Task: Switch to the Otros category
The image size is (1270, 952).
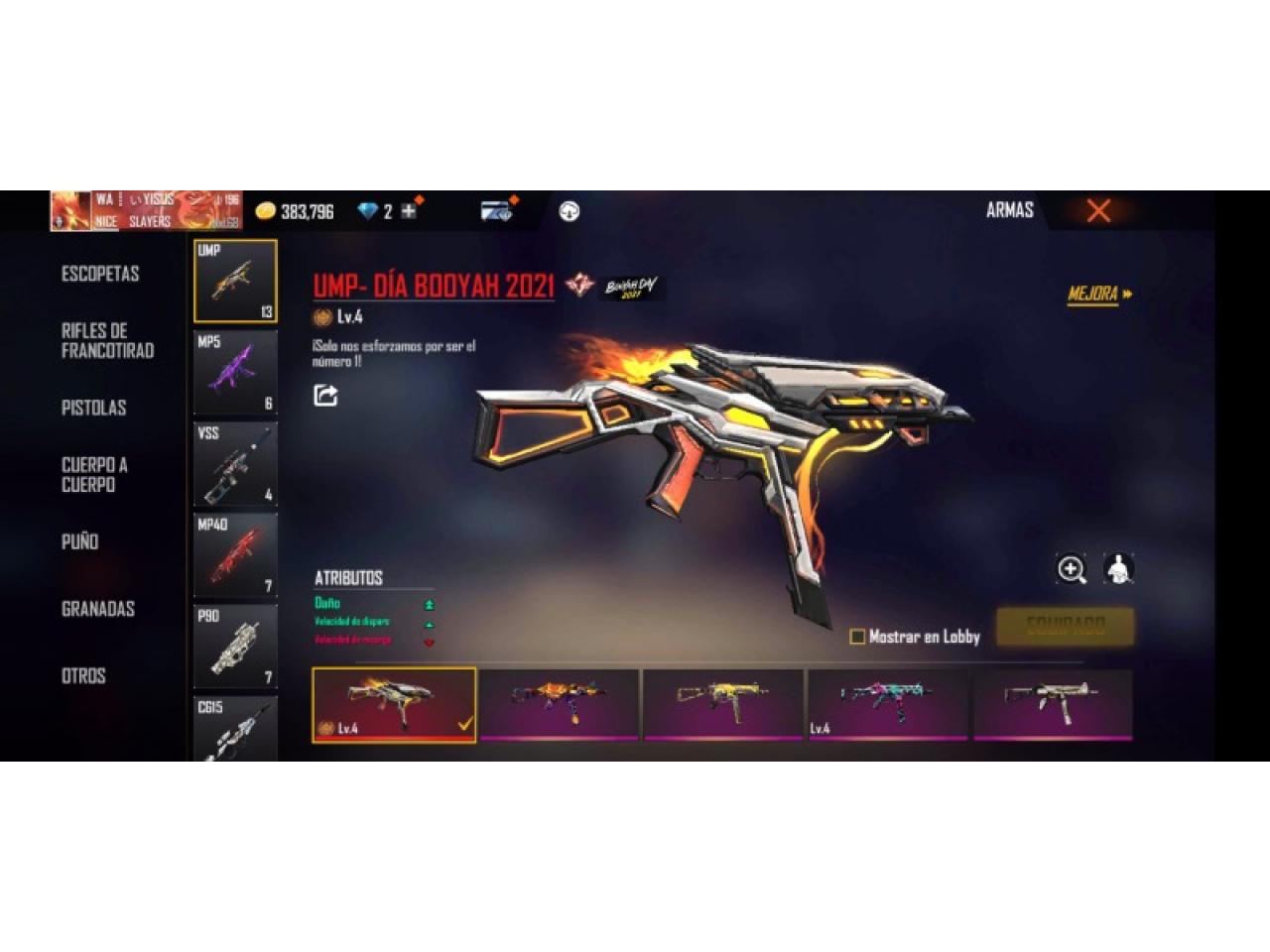Action: 83,676
